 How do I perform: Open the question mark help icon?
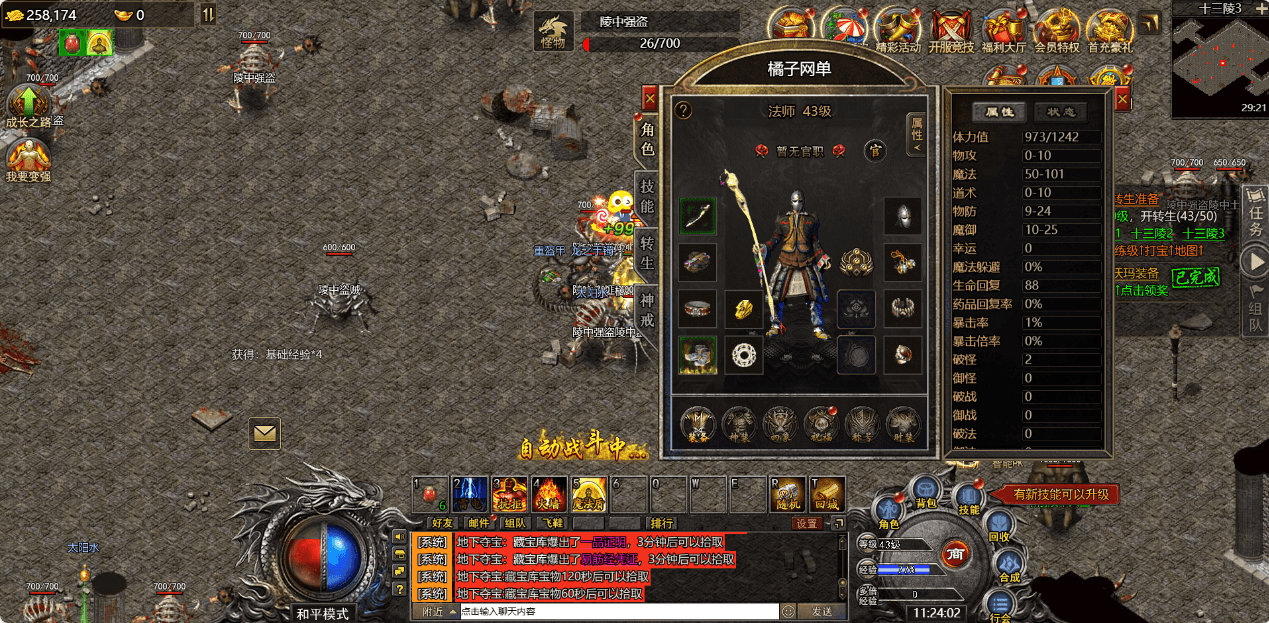click(684, 110)
